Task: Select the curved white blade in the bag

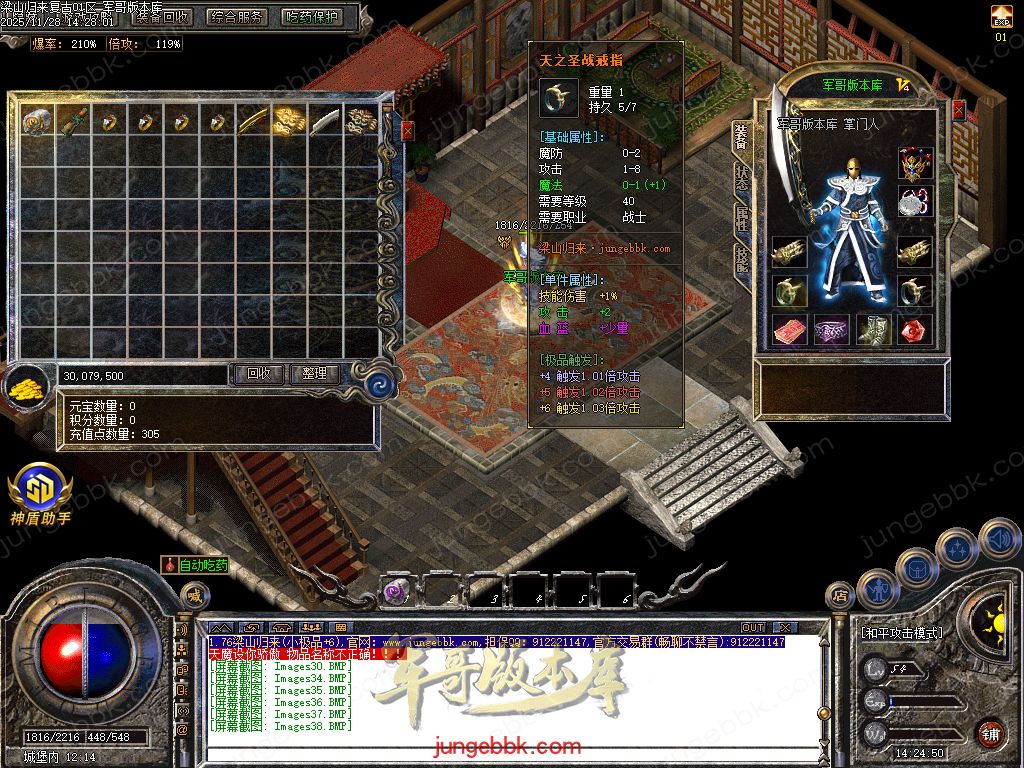Action: click(325, 122)
